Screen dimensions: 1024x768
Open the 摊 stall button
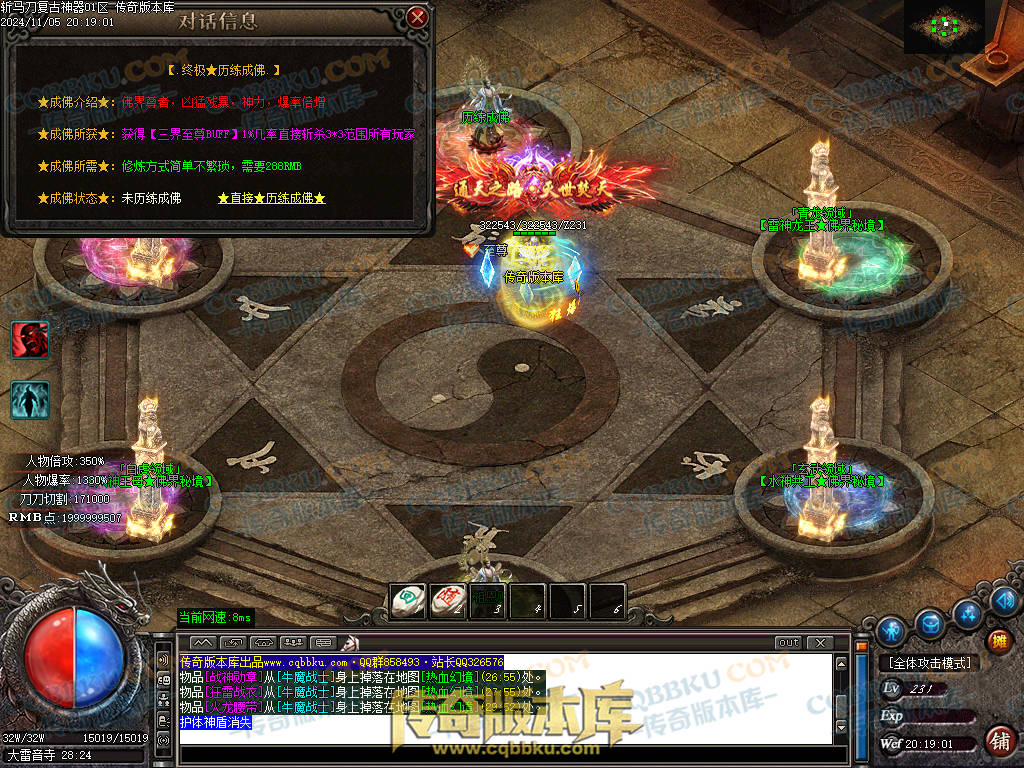(x=998, y=641)
